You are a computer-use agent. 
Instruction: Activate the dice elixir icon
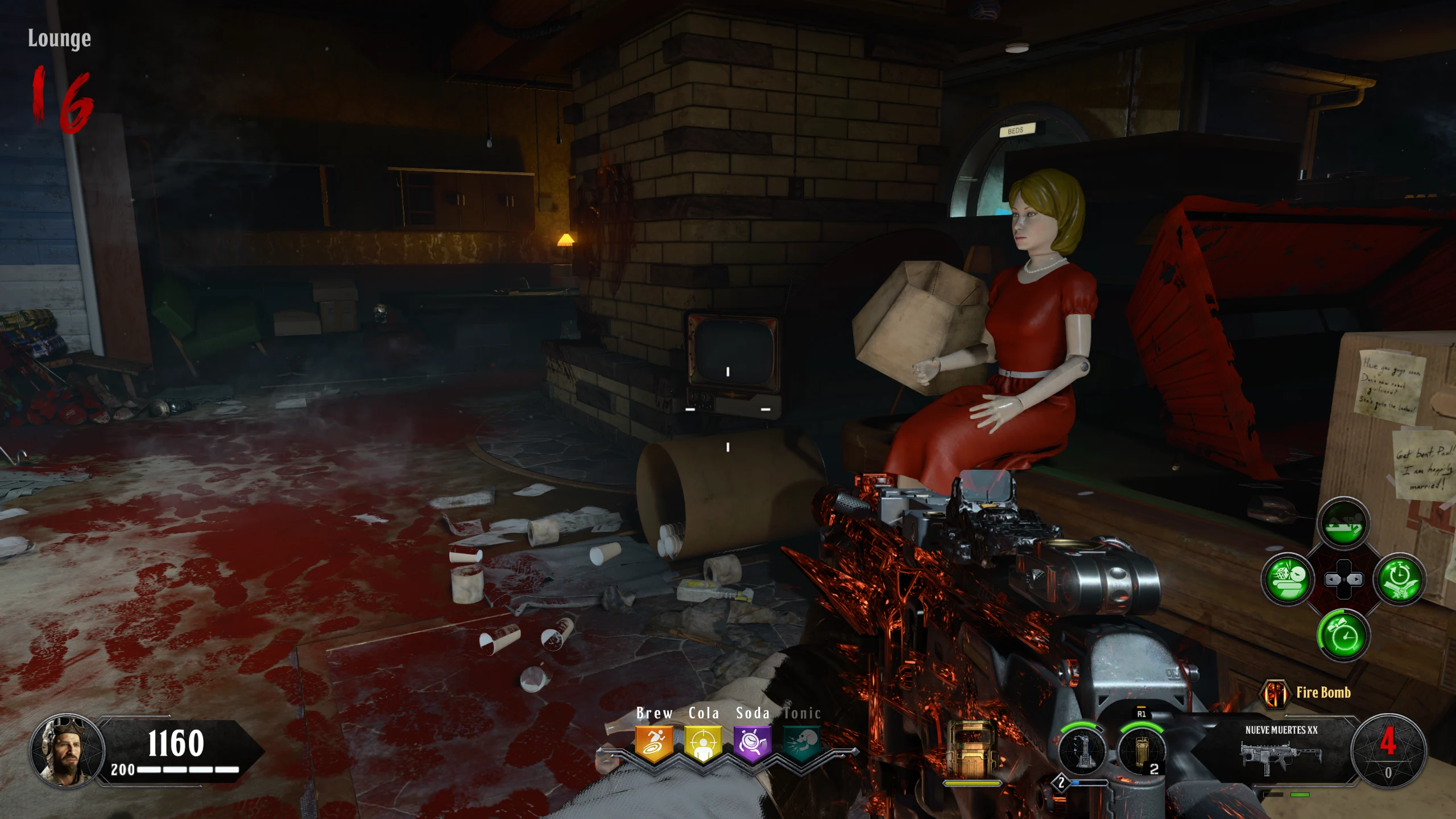[x=1287, y=580]
